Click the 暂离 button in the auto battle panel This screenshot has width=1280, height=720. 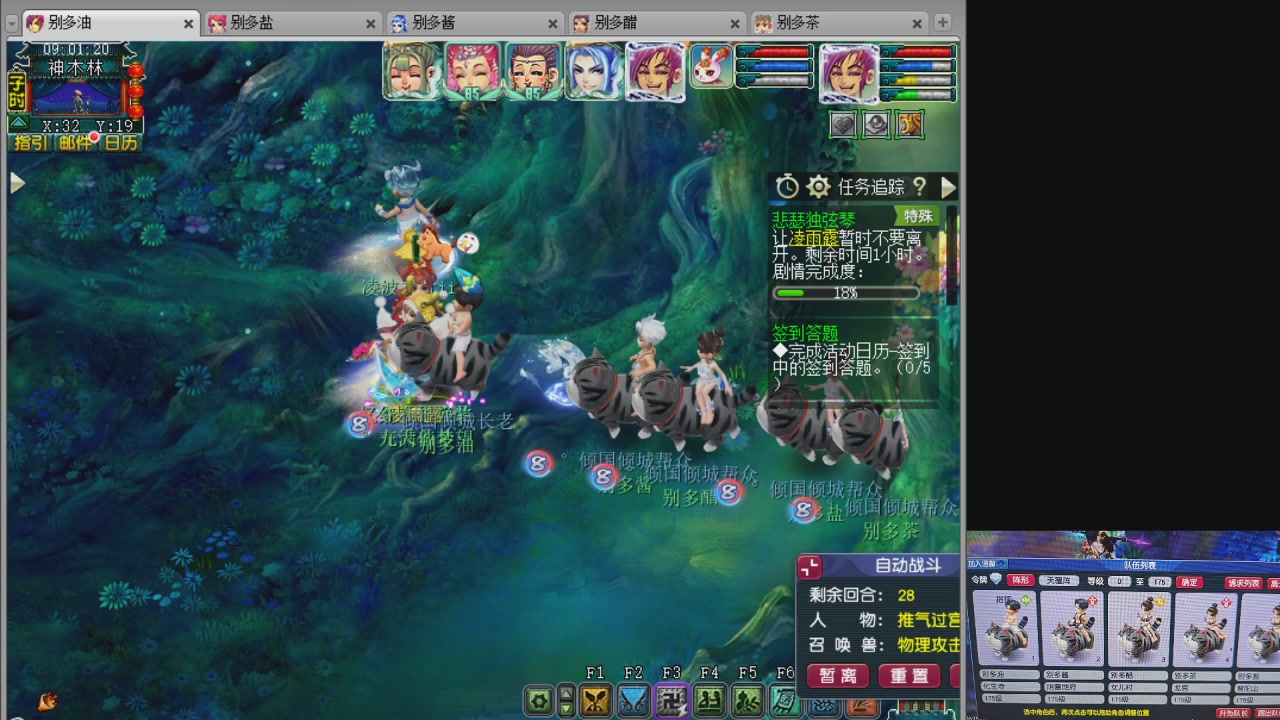(838, 676)
